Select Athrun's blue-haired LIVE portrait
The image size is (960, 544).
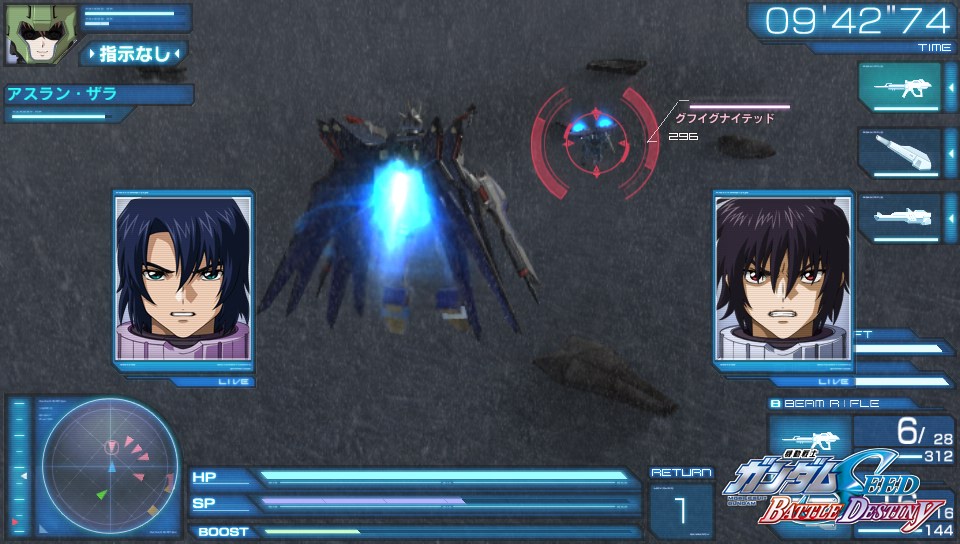pos(185,277)
